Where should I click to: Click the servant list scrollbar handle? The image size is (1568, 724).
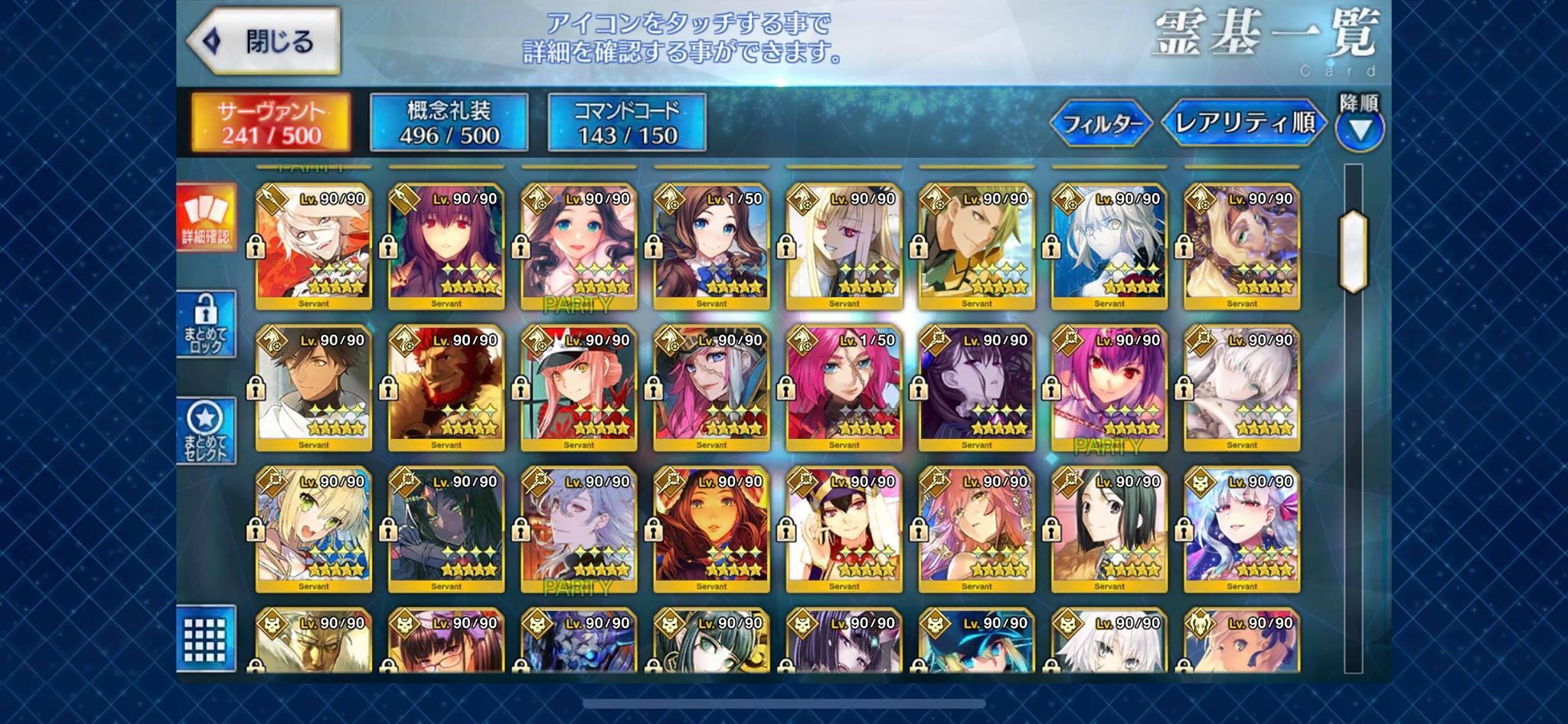coord(1353,251)
